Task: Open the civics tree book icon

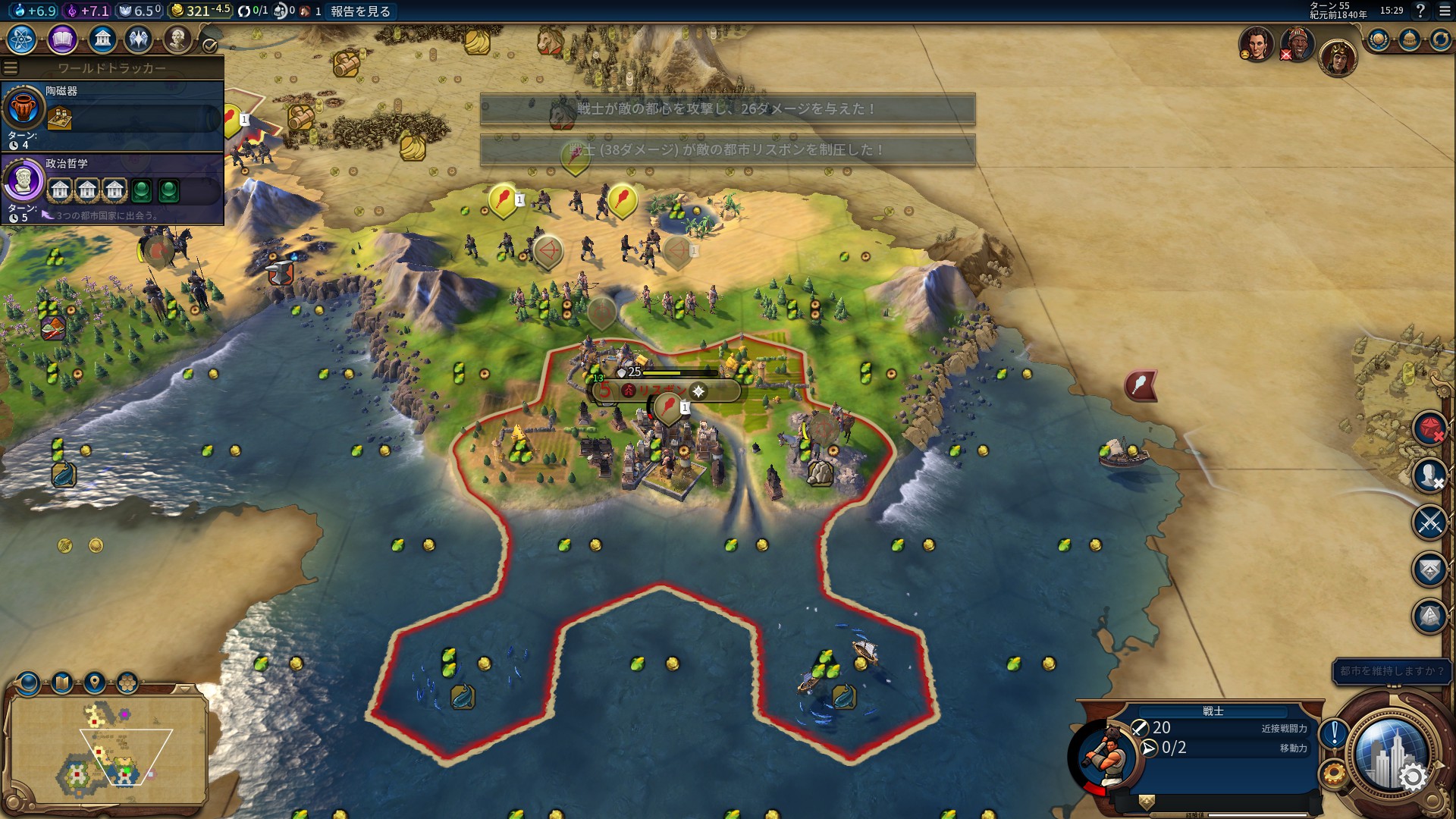Action: pyautogui.click(x=62, y=39)
